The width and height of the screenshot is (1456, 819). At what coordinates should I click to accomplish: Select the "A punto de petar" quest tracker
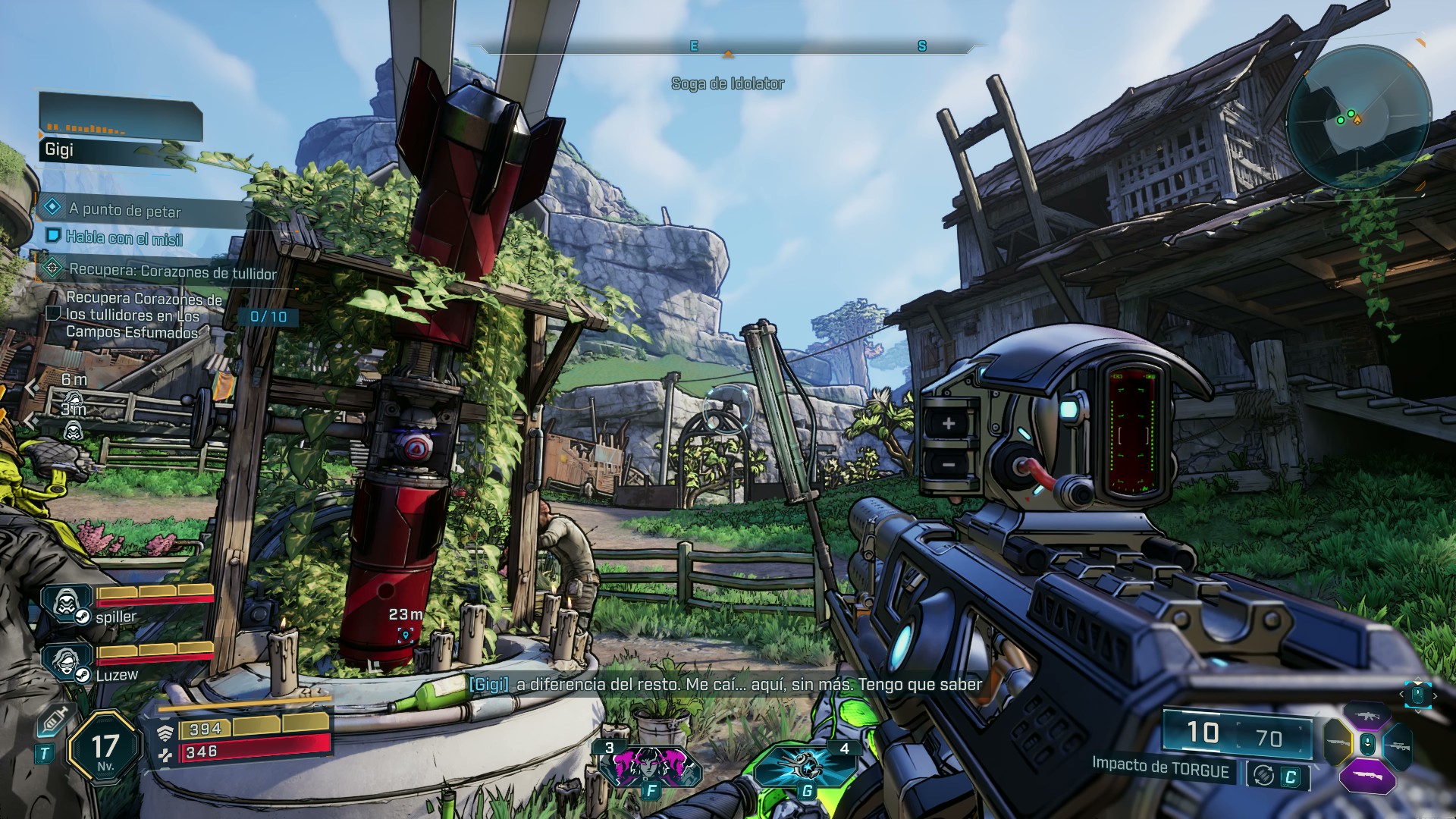(x=125, y=210)
